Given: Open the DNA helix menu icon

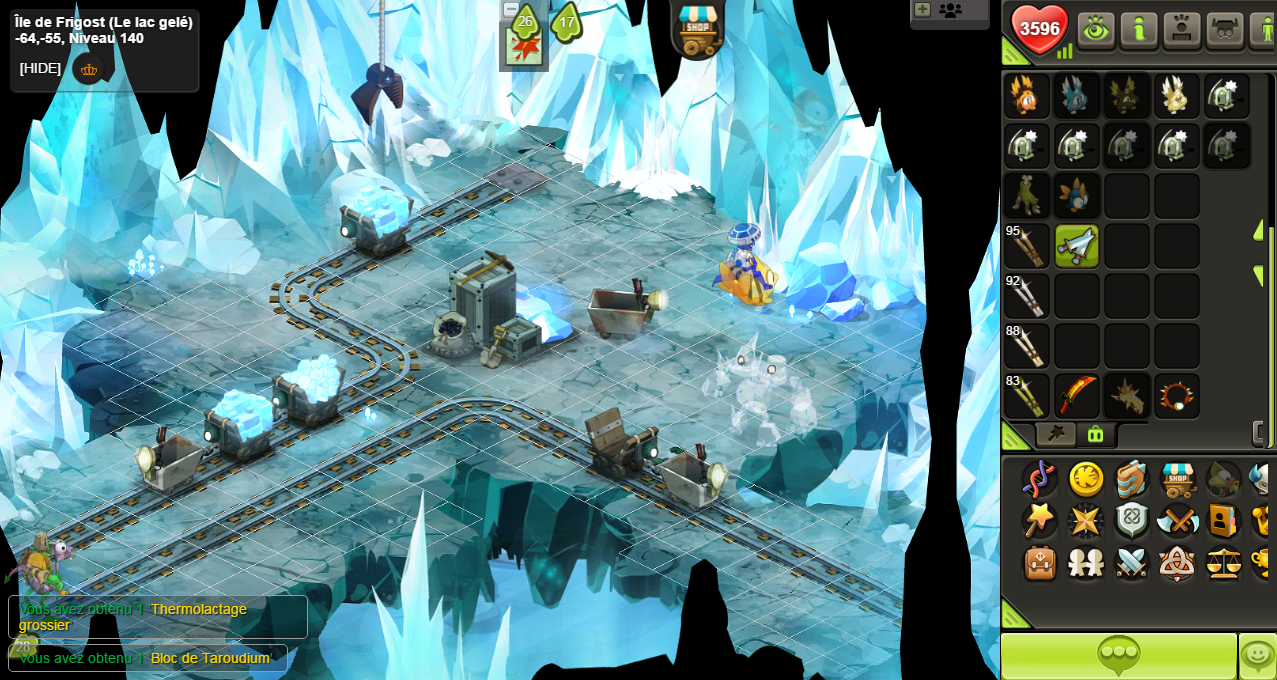Looking at the screenshot, I should coord(1039,479).
